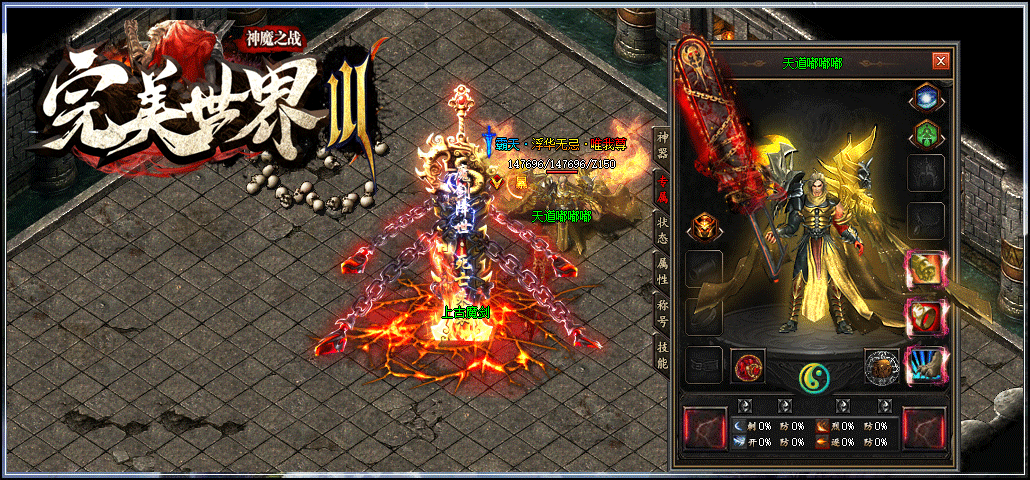Switch to the 神器 tab
1030x480 pixels.
(x=662, y=146)
